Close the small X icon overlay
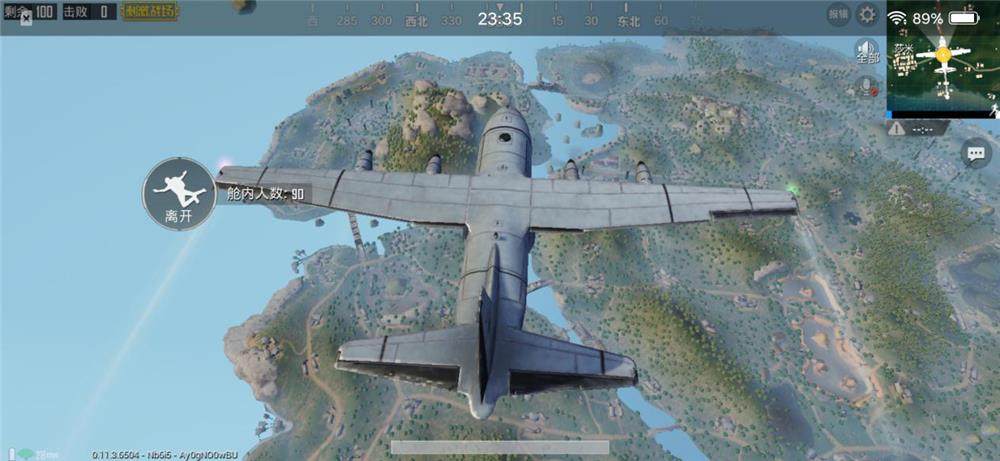Viewport: 1000px width, 461px height. (26, 18)
